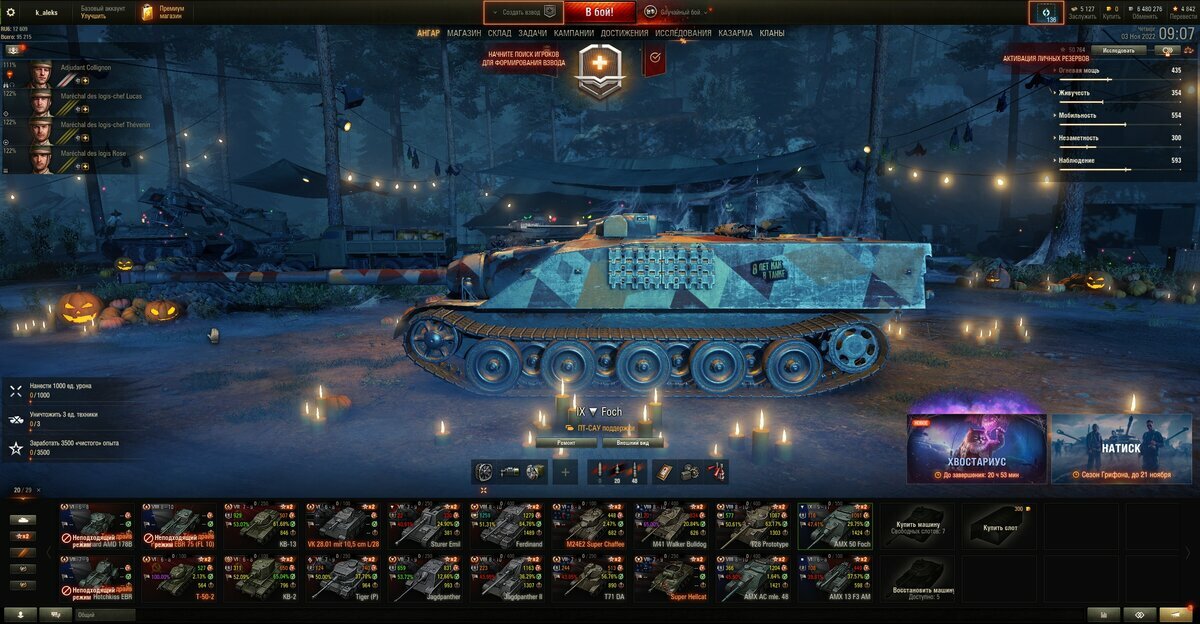Click the Купить слот tile

click(999, 526)
